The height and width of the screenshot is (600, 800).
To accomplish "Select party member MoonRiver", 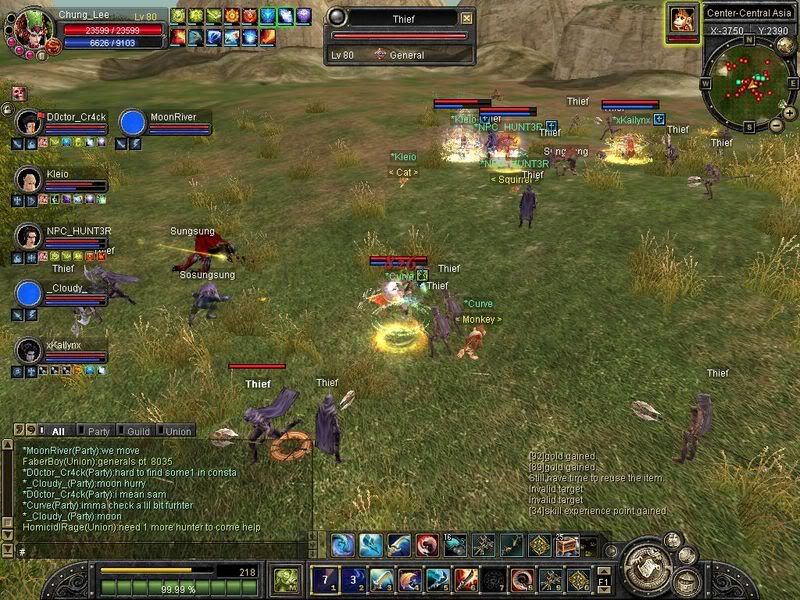I will (133, 122).
